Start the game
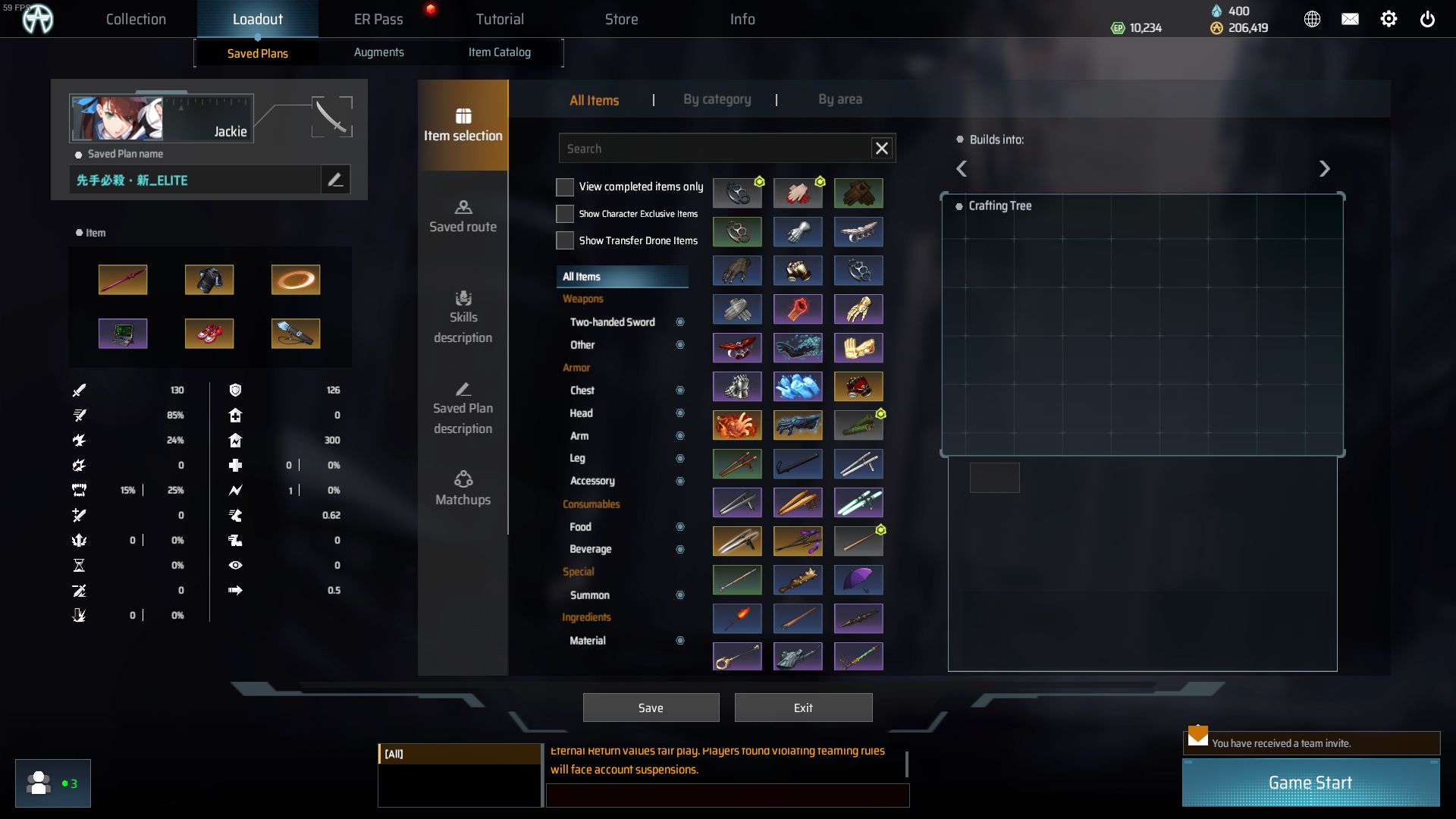 point(1310,783)
